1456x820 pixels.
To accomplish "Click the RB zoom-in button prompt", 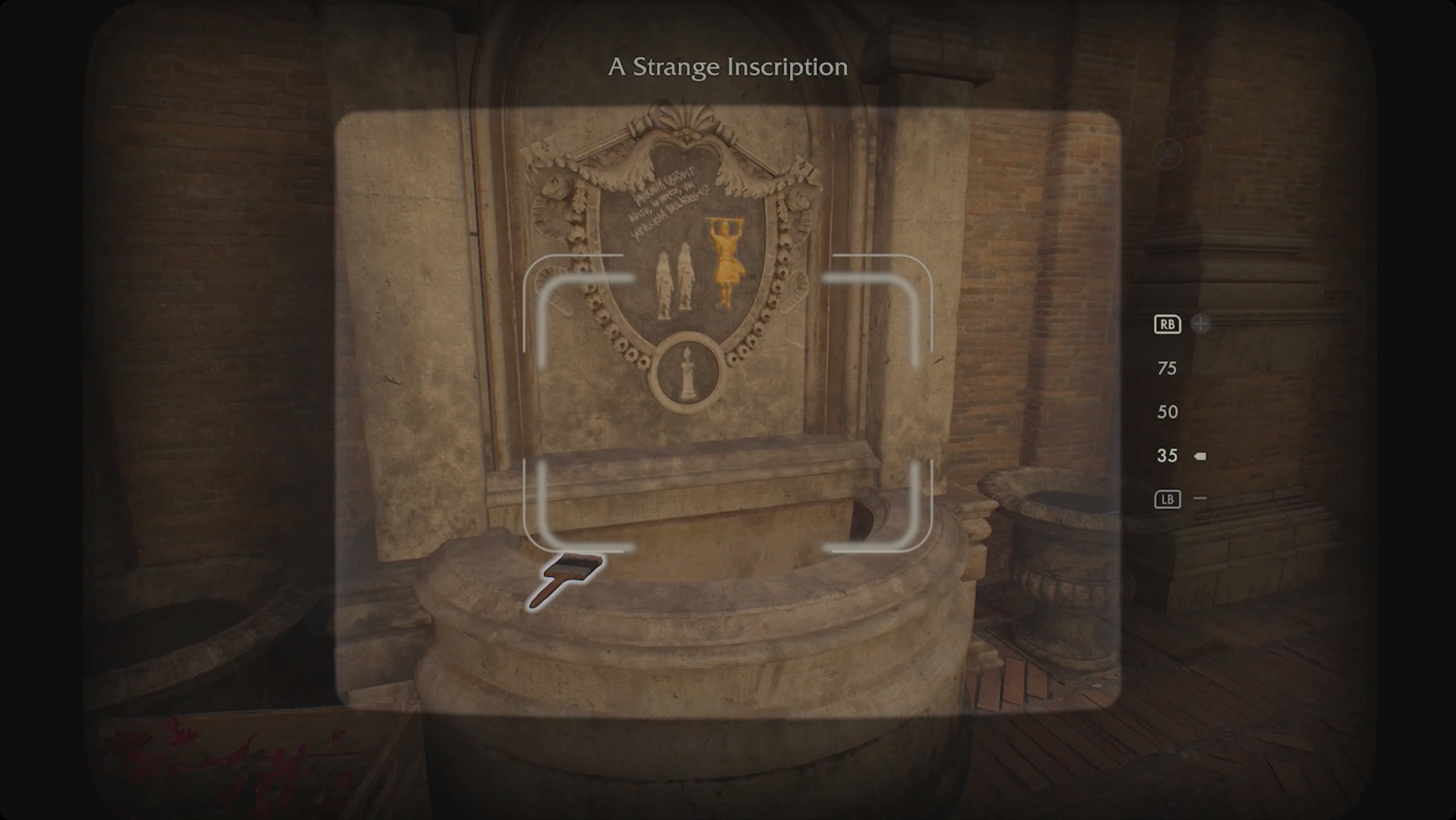I will [1167, 325].
